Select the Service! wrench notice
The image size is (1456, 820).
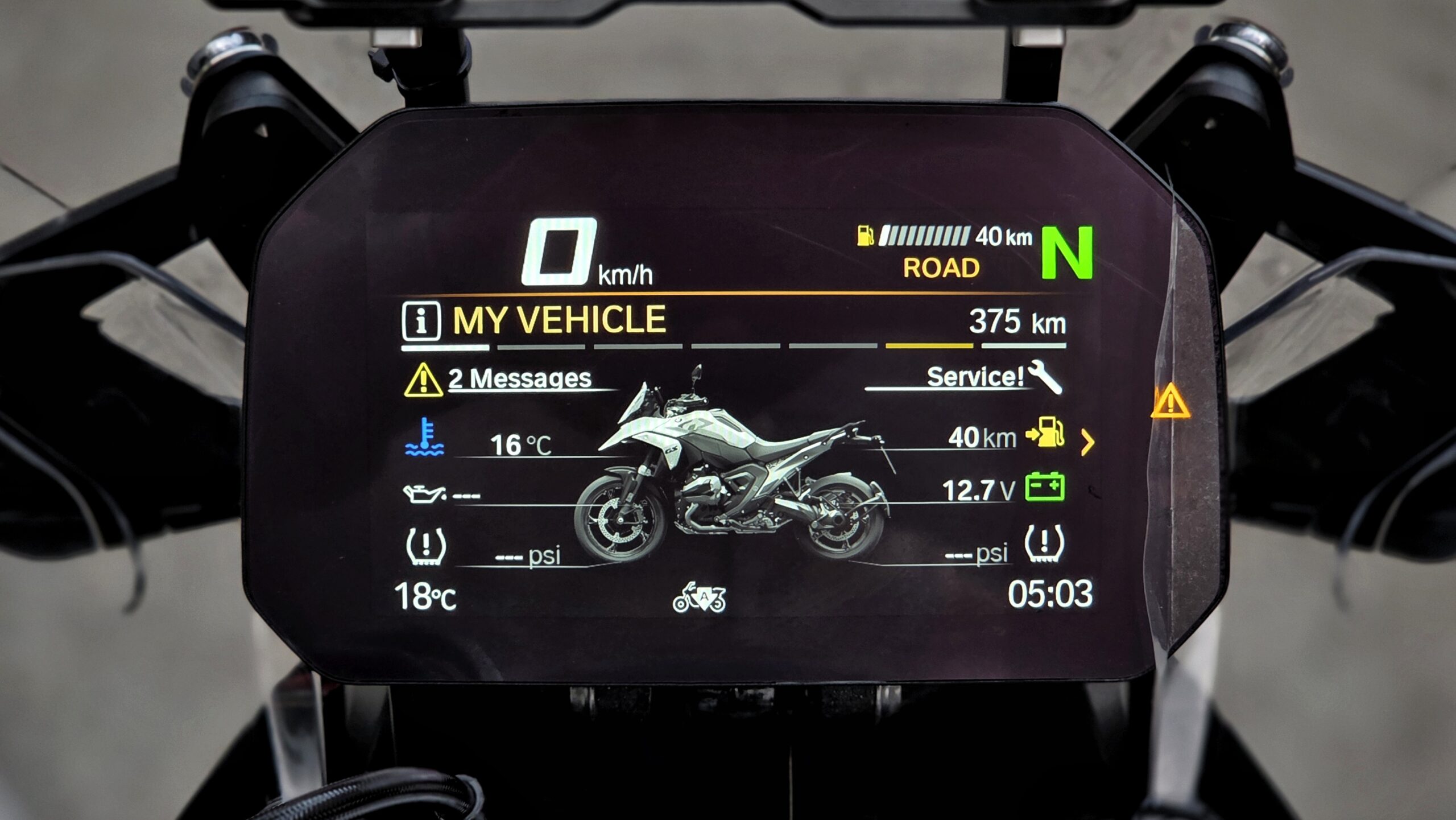992,377
